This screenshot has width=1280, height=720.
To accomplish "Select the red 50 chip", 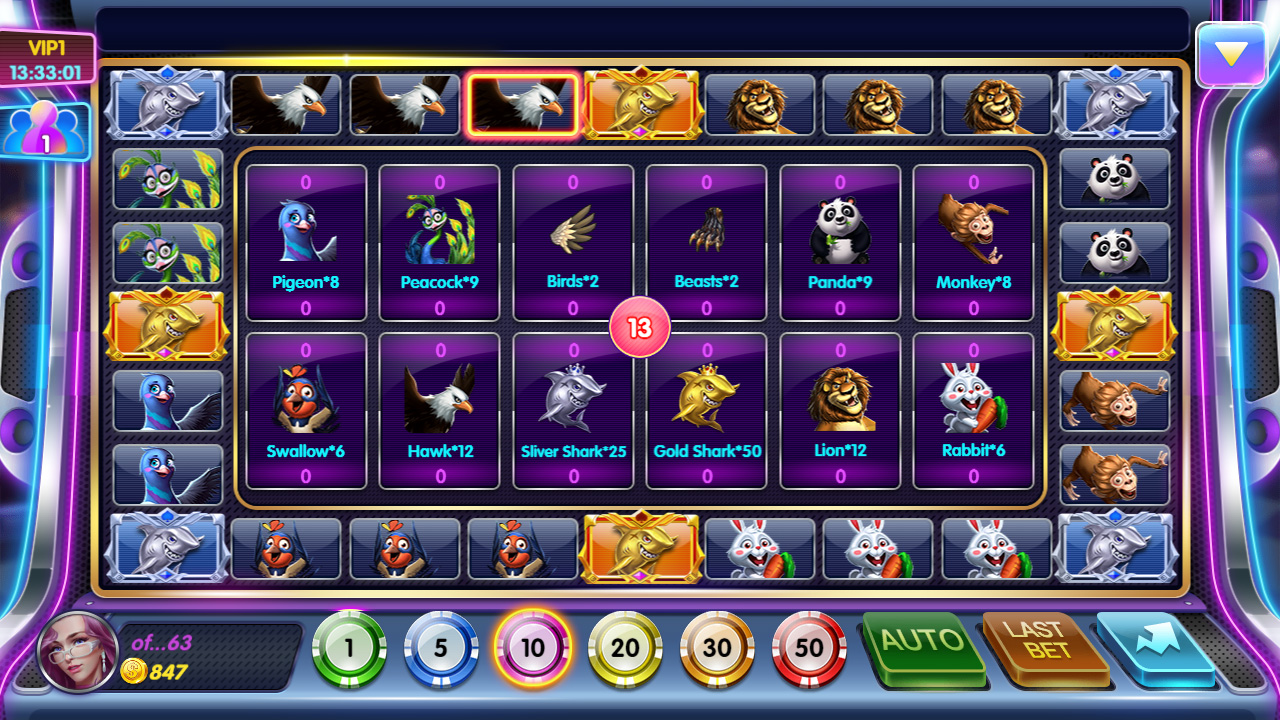I will click(x=809, y=648).
